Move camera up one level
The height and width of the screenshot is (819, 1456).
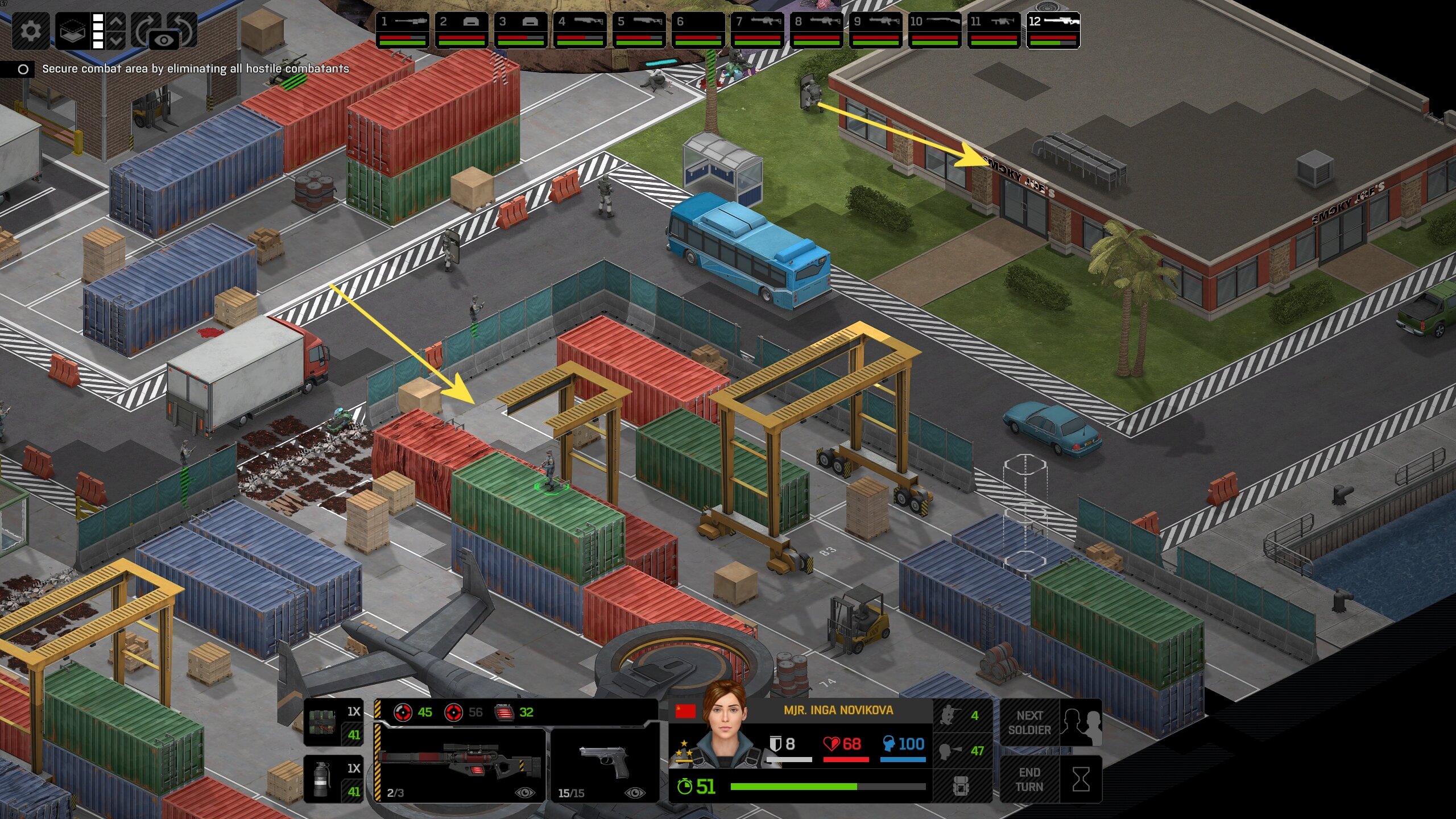tap(116, 22)
